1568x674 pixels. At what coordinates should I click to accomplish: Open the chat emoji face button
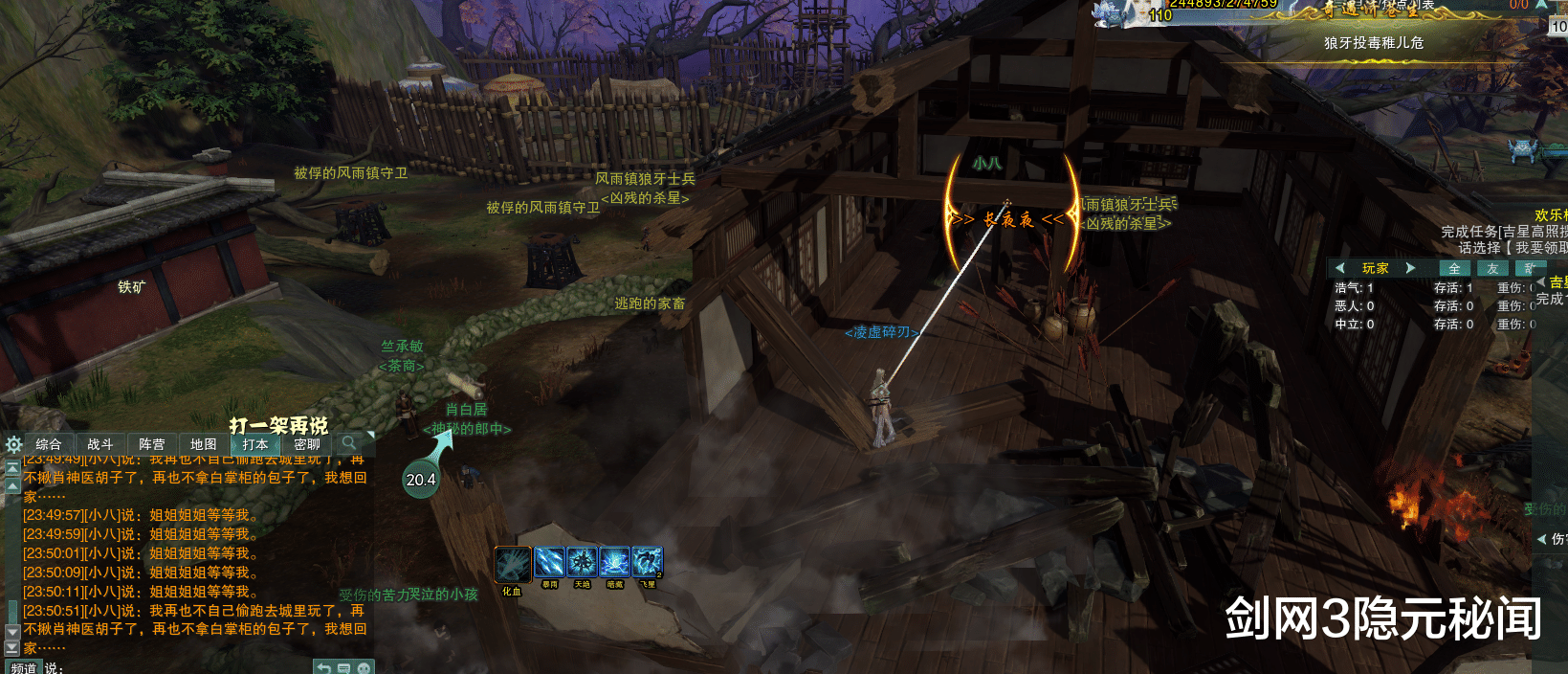point(364,667)
